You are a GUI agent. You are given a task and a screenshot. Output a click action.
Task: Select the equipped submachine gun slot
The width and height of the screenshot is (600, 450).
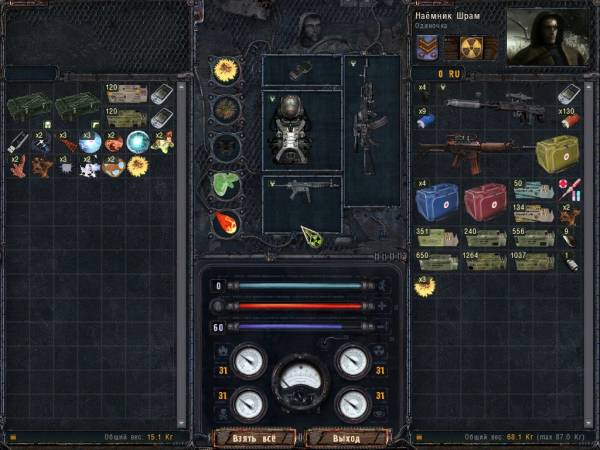point(301,192)
